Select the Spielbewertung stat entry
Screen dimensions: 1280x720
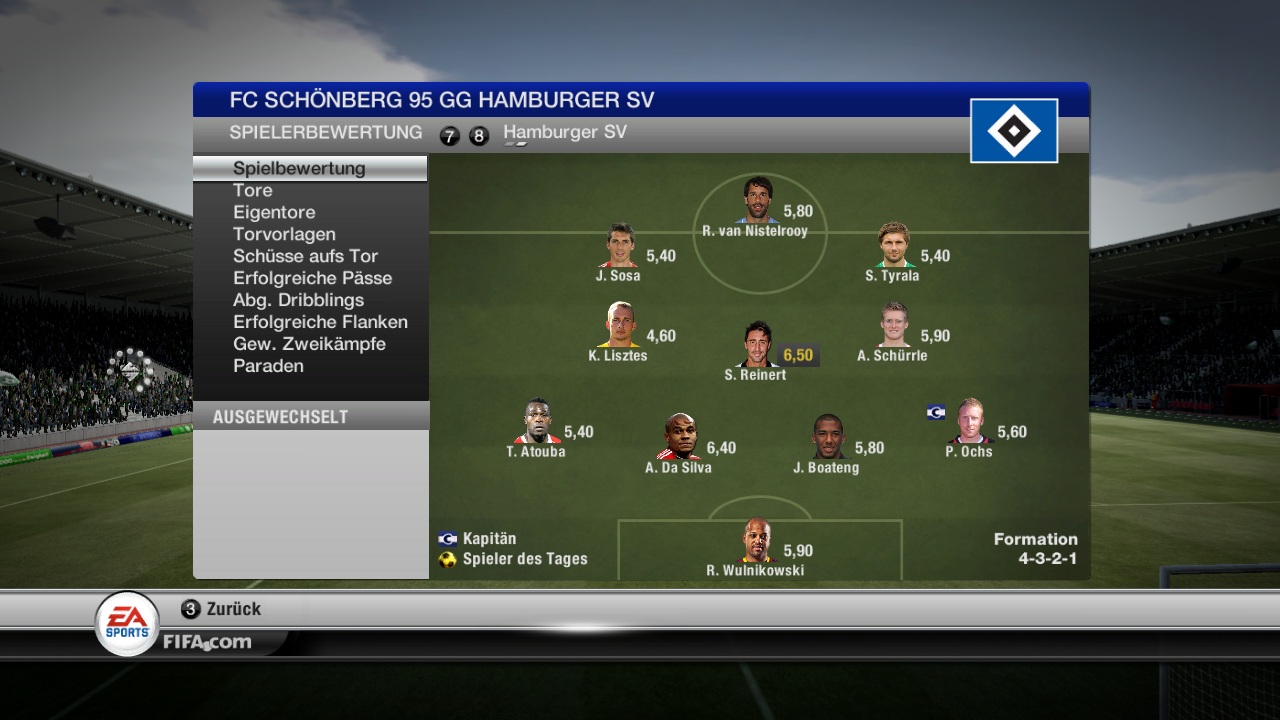(x=299, y=168)
